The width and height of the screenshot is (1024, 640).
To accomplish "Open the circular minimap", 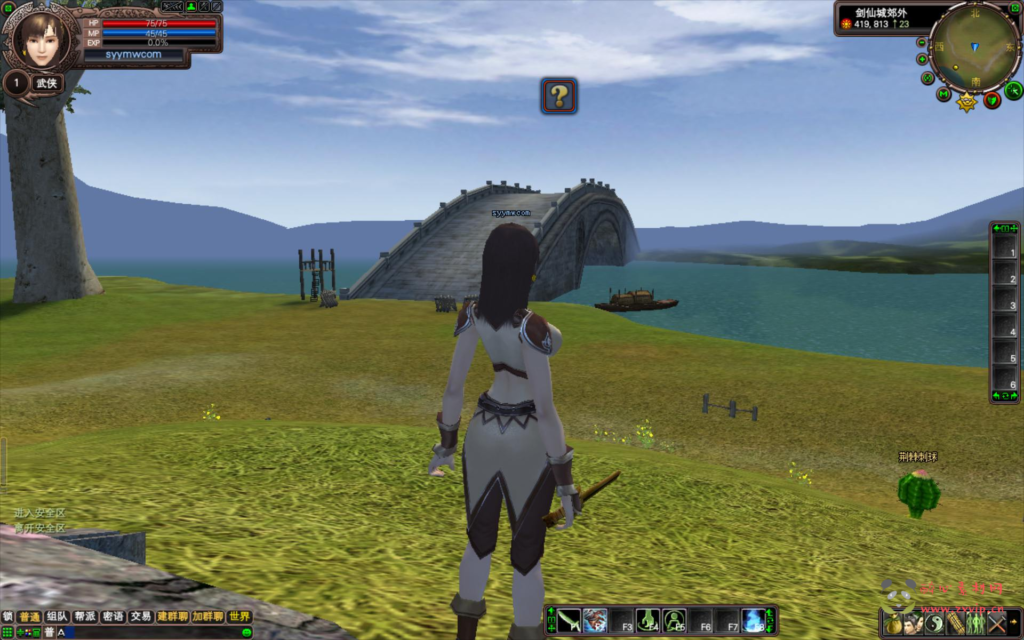I will (x=973, y=45).
